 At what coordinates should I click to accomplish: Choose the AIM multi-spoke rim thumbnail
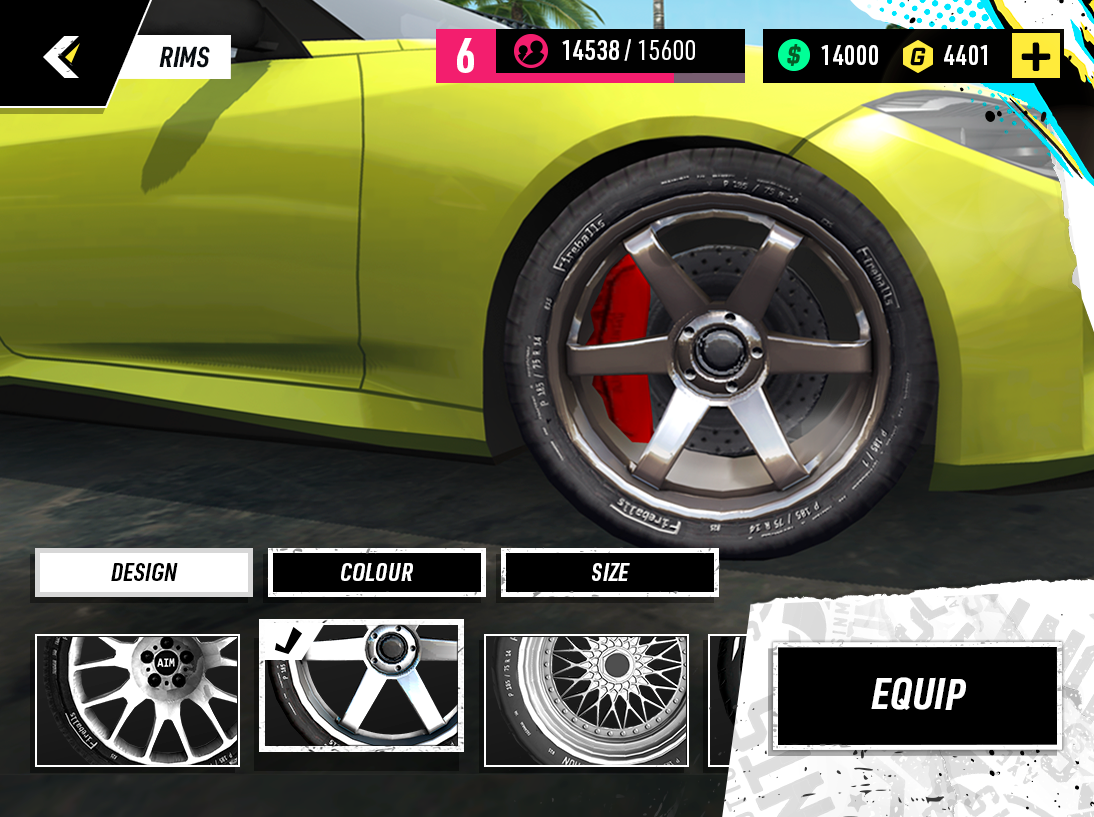click(138, 700)
